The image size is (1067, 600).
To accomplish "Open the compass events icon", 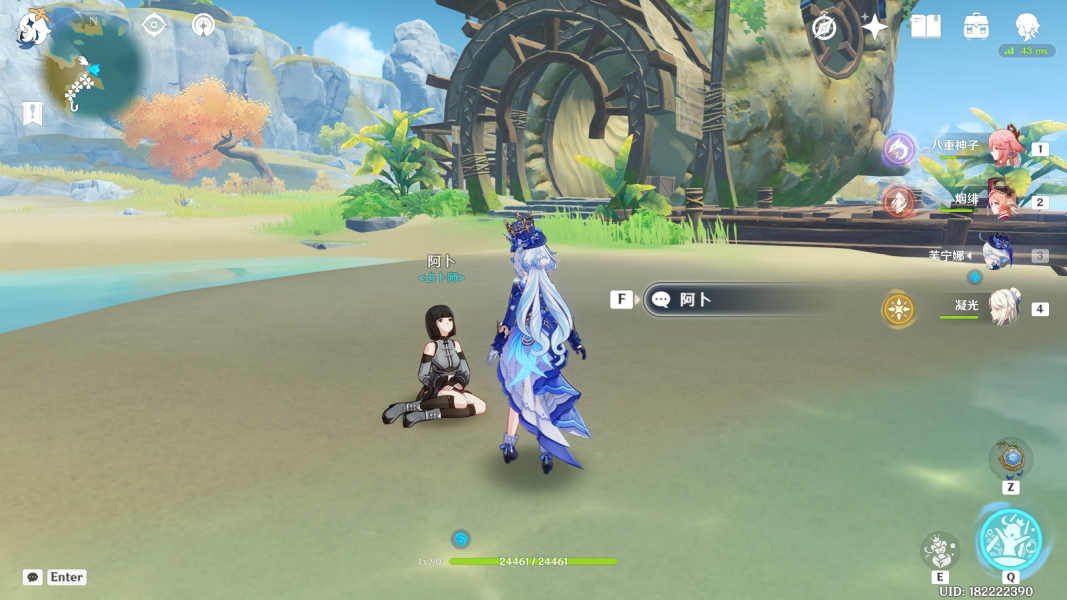I will tap(824, 27).
